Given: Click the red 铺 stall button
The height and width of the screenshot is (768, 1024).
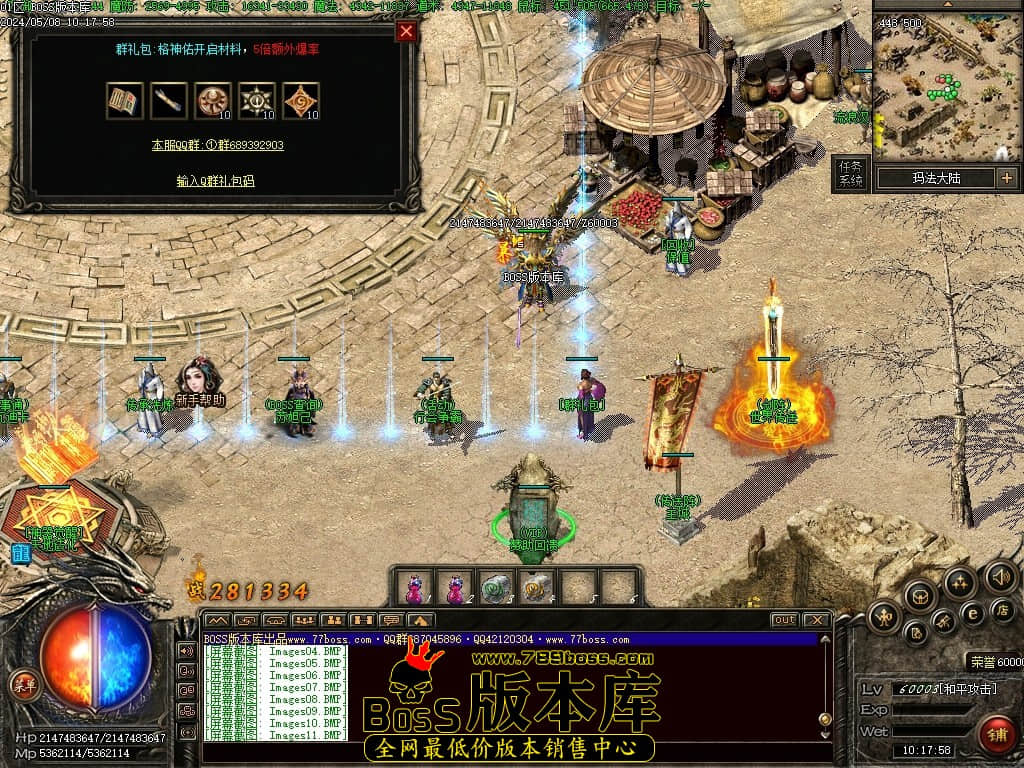Looking at the screenshot, I should [x=995, y=734].
